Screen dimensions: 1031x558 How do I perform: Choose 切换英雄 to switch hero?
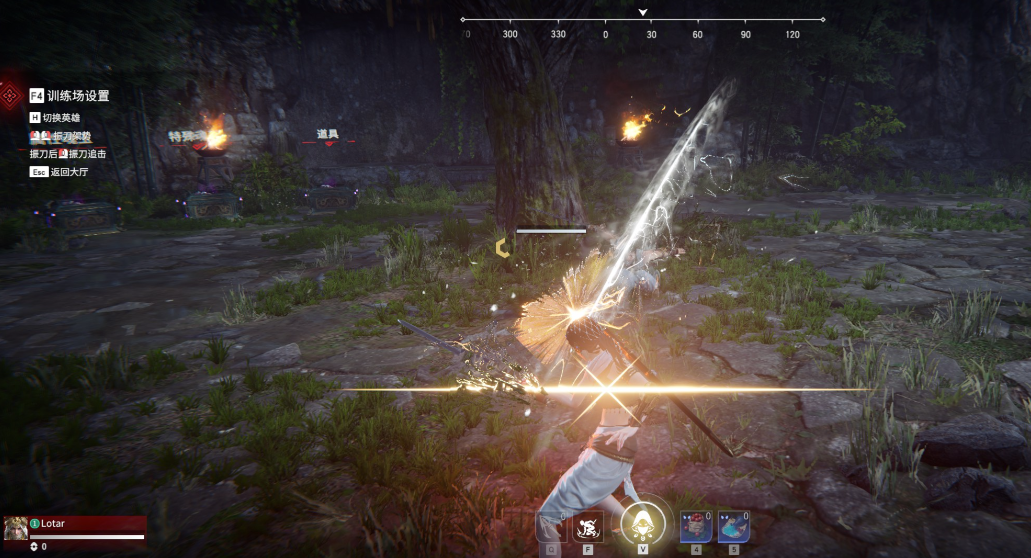60,118
